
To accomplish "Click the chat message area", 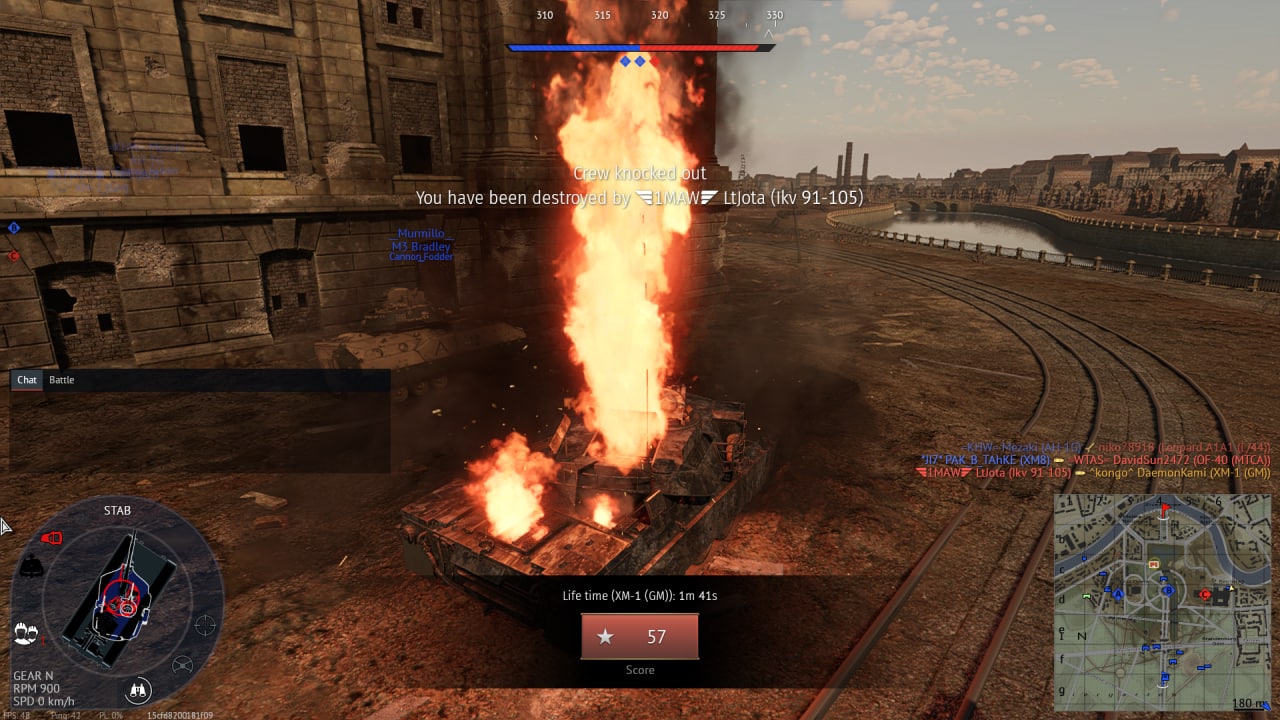I will click(200, 430).
